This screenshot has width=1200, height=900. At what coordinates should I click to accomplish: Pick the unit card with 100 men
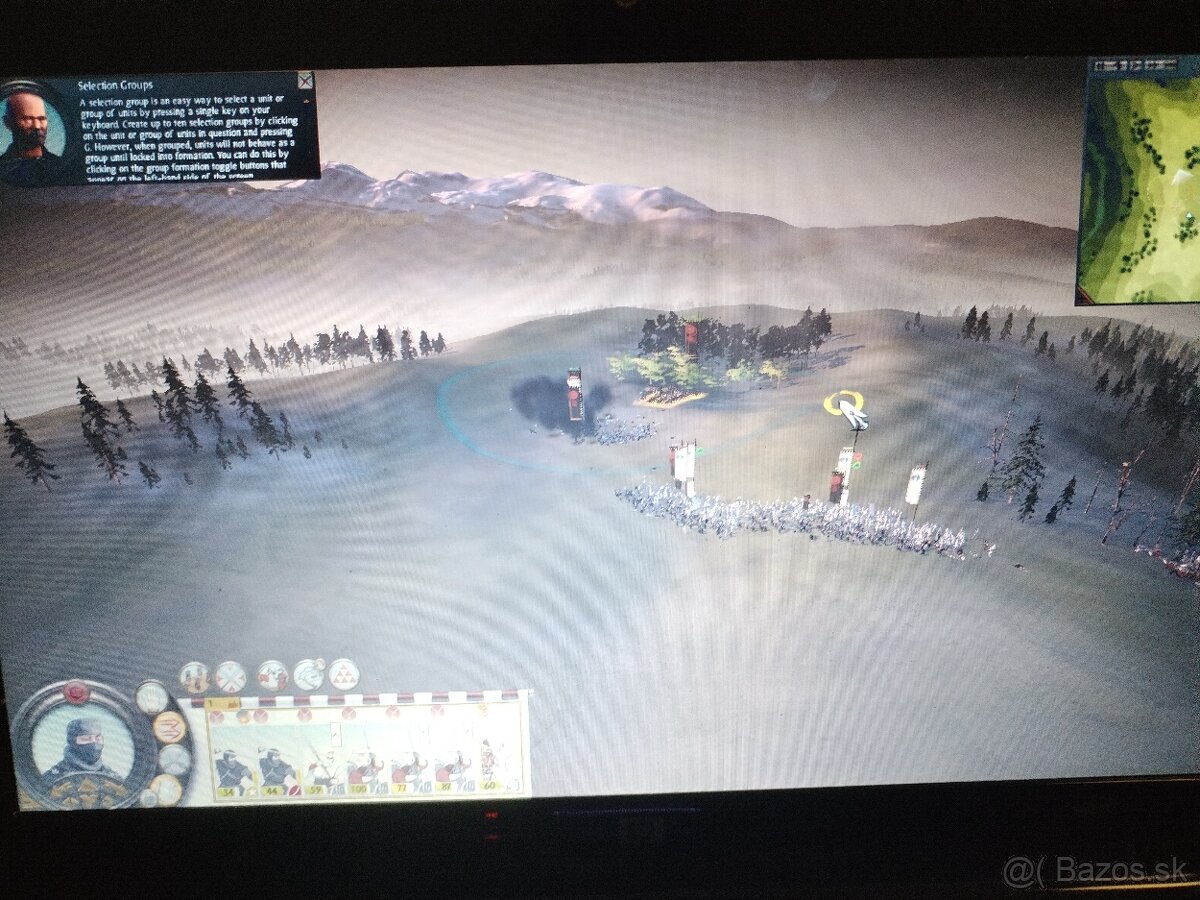364,770
